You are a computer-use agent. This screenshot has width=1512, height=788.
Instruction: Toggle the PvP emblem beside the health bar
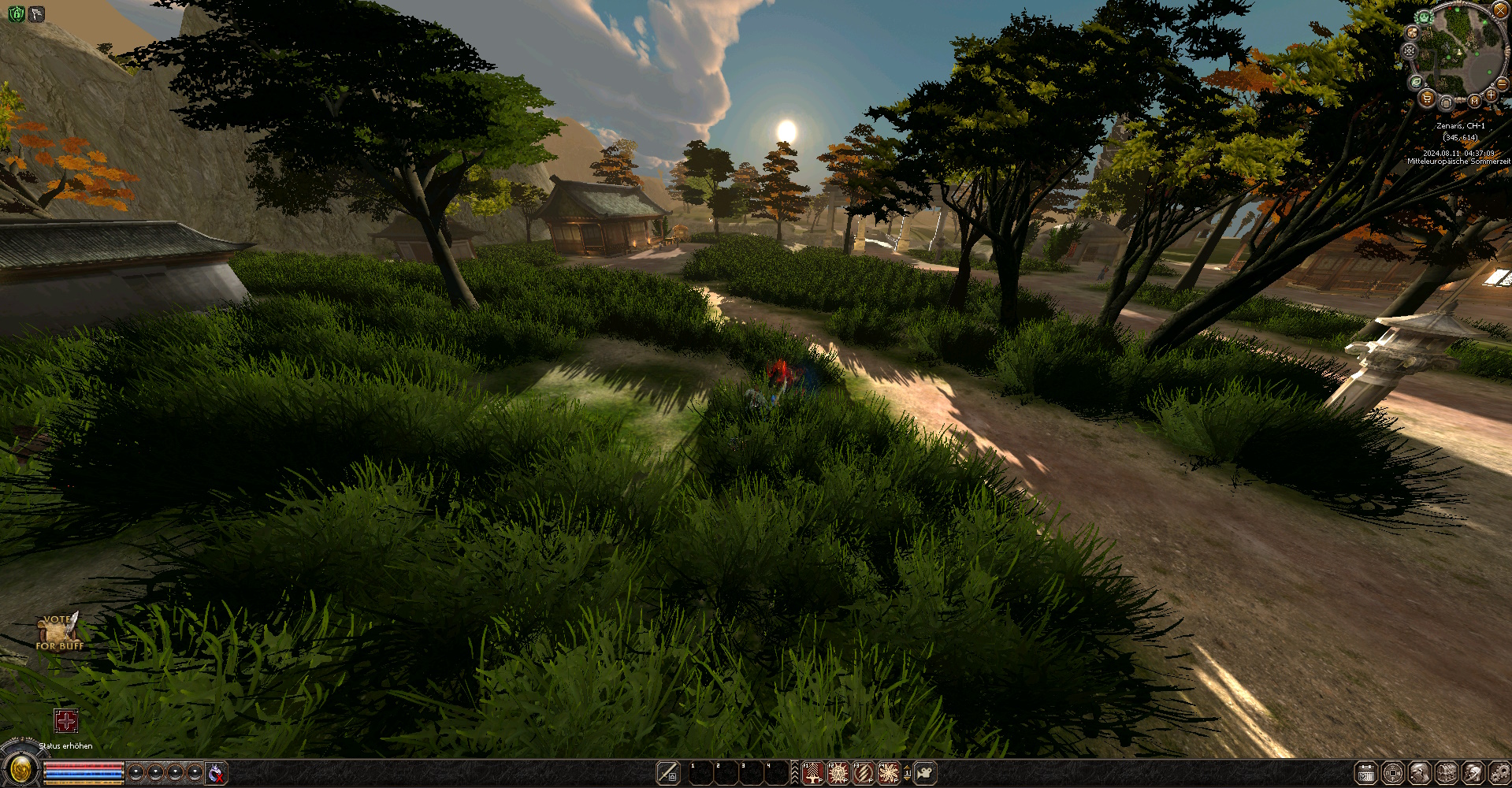pos(214,772)
